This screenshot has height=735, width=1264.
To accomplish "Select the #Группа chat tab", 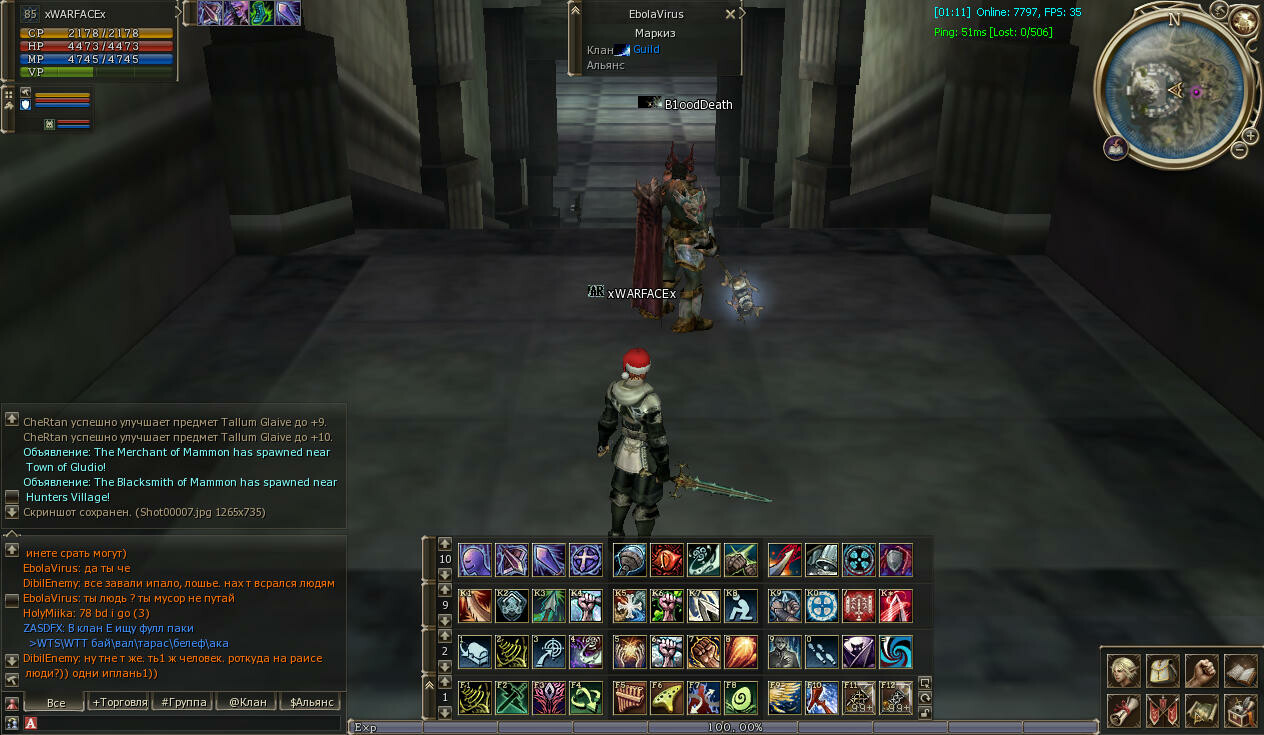I will (x=184, y=702).
